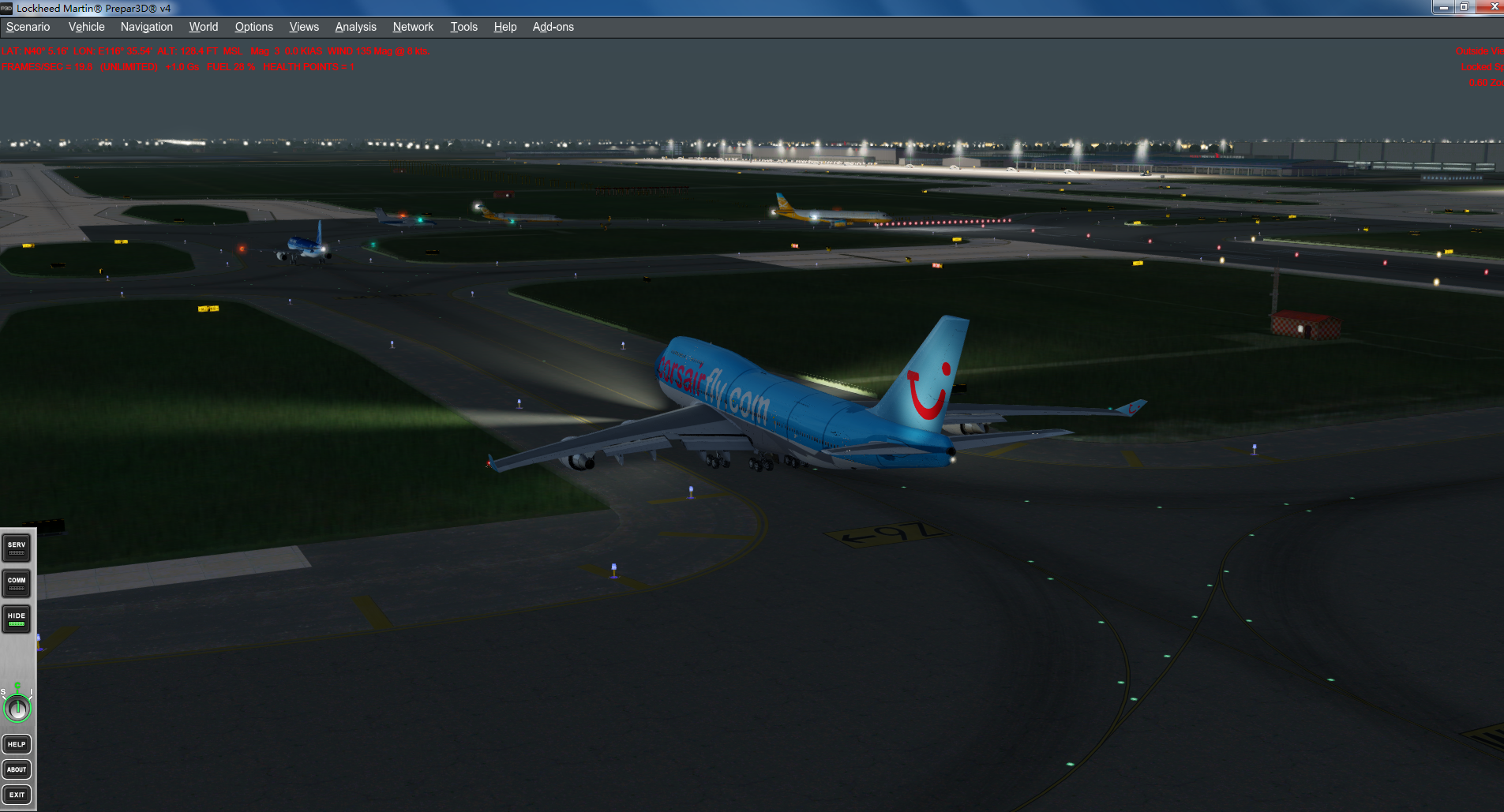Open the World menu
This screenshot has height=812, width=1504.
tap(203, 26)
